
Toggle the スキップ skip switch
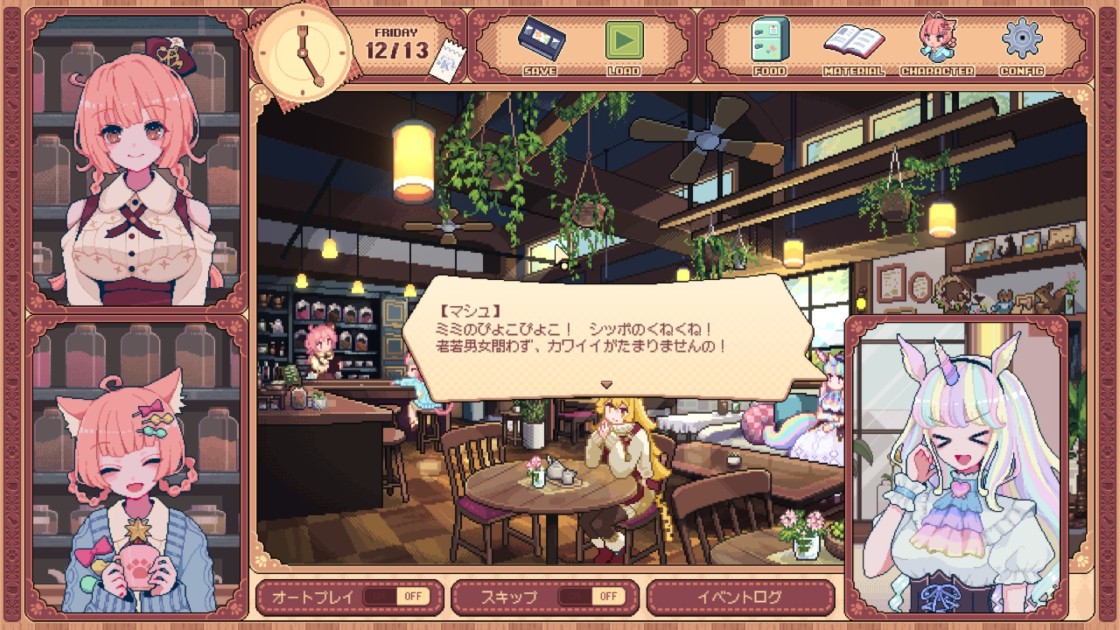592,597
